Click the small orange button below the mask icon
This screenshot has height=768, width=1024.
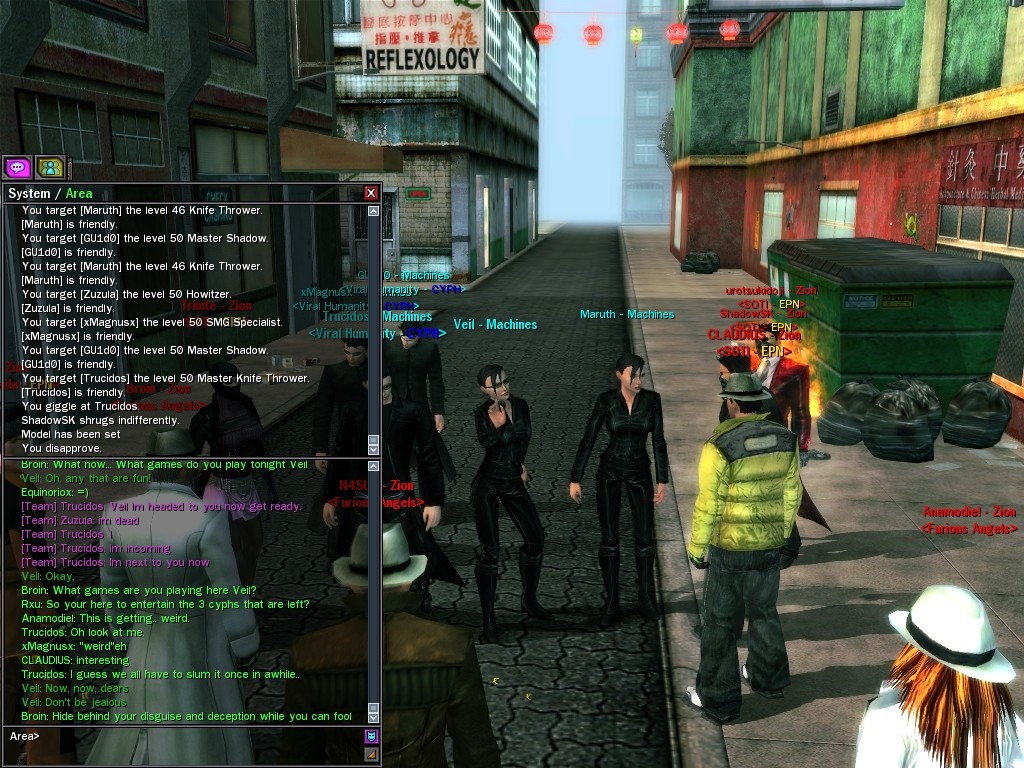(x=371, y=754)
